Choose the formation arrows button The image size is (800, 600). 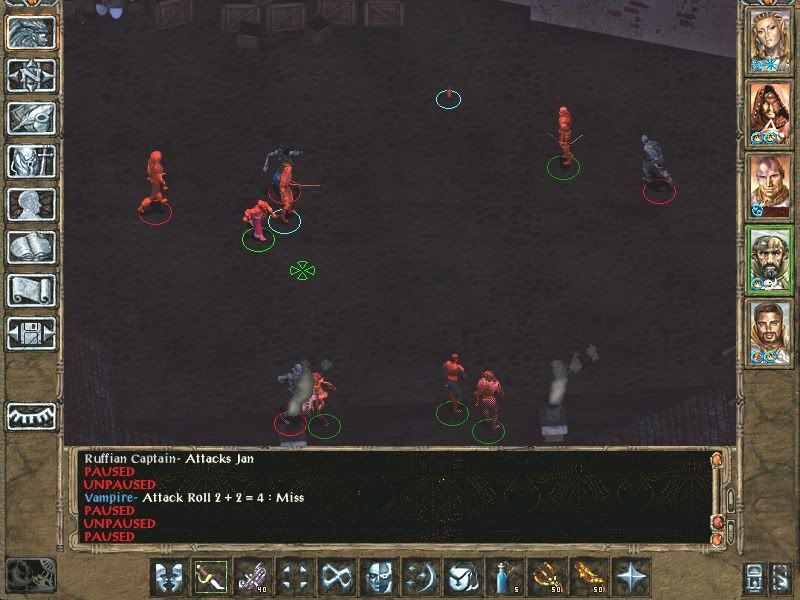tap(295, 577)
